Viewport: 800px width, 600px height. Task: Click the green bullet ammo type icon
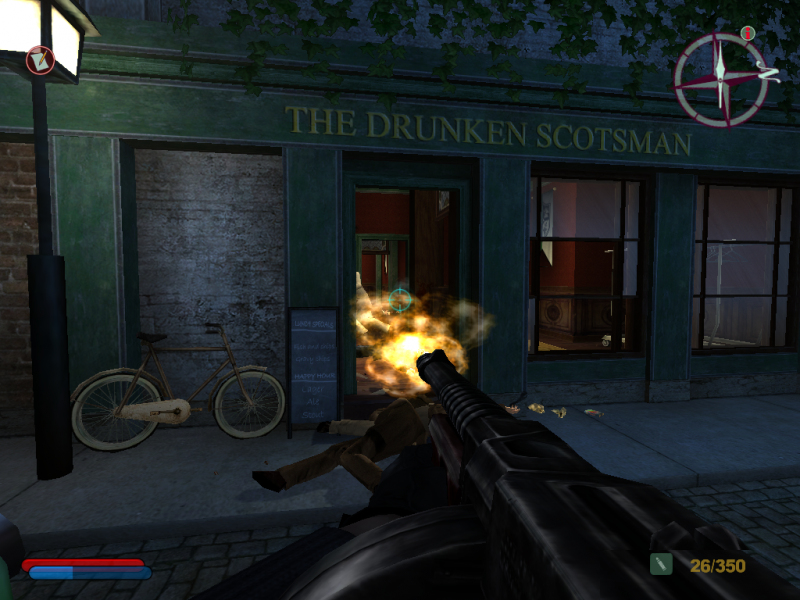coord(661,565)
